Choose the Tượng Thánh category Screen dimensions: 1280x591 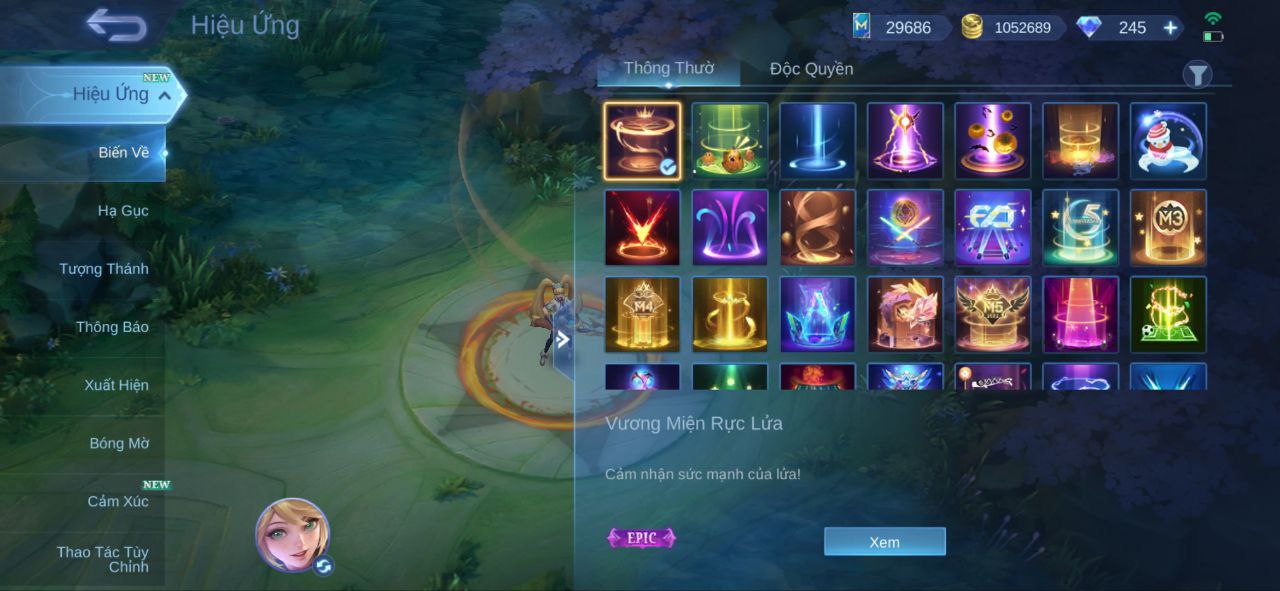click(x=104, y=269)
